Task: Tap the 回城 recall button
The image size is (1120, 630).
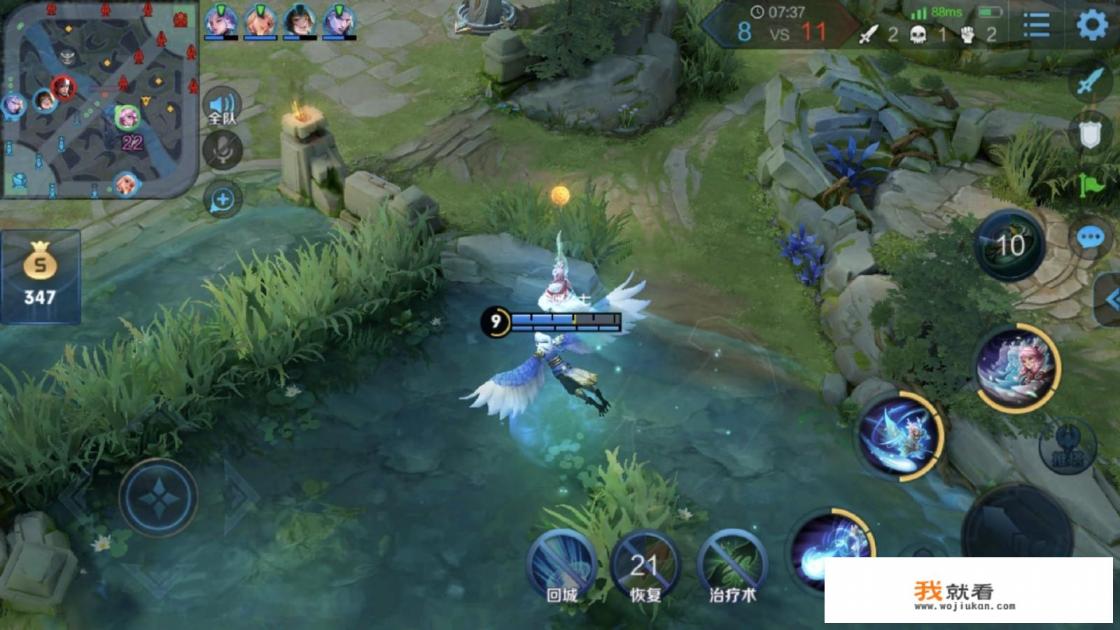Action: coord(561,565)
